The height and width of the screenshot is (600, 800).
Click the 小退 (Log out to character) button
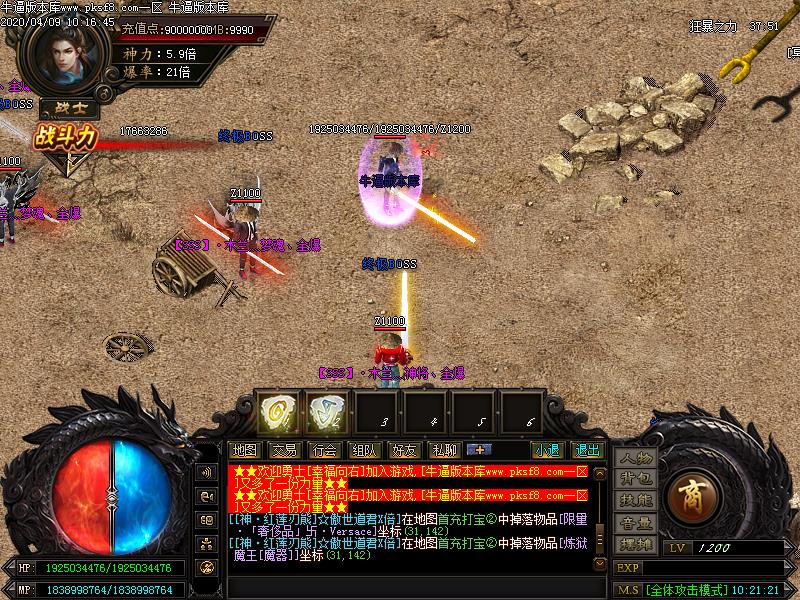coord(547,450)
